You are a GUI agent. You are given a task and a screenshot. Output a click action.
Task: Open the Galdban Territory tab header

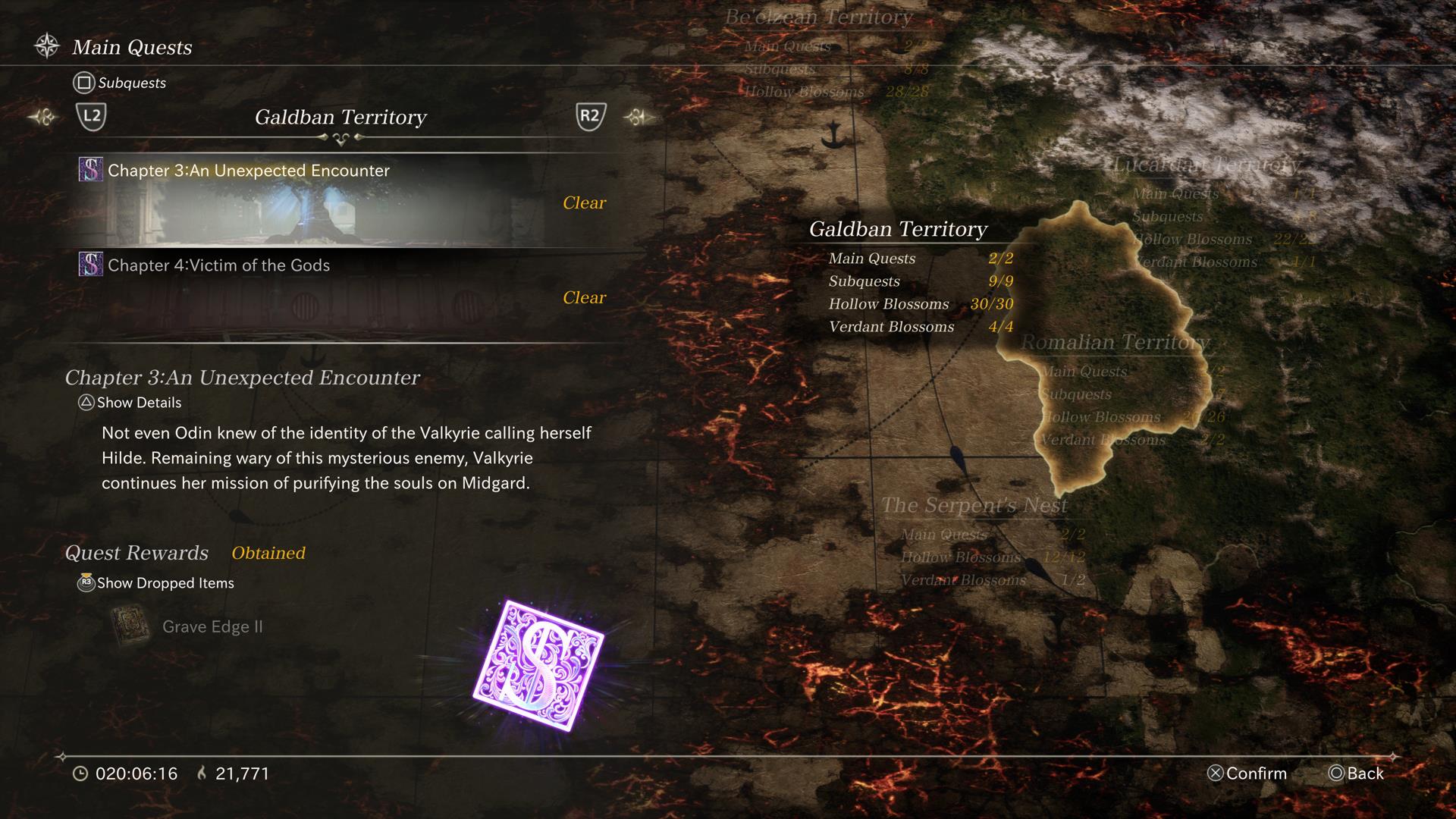(x=340, y=118)
